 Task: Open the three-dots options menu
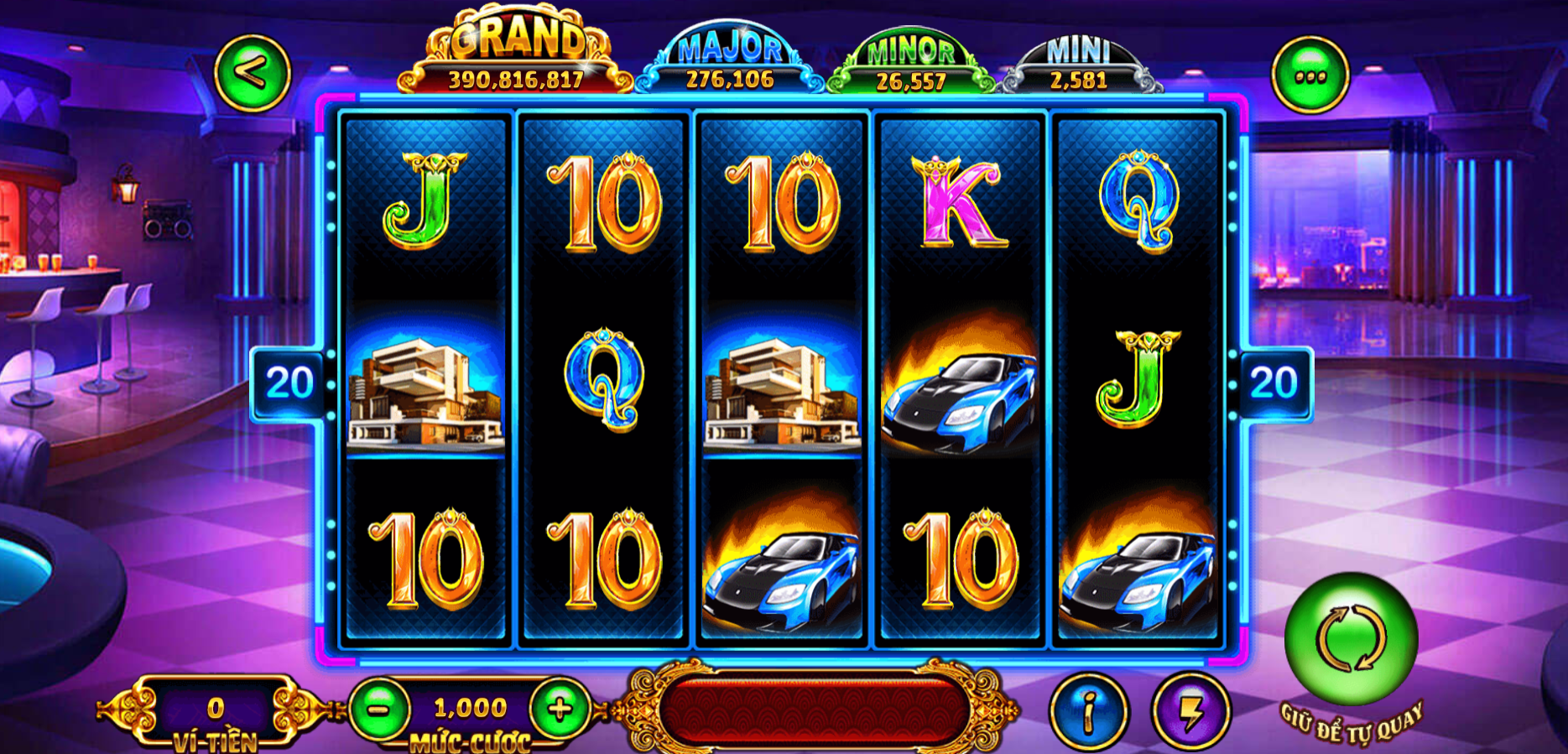1310,75
